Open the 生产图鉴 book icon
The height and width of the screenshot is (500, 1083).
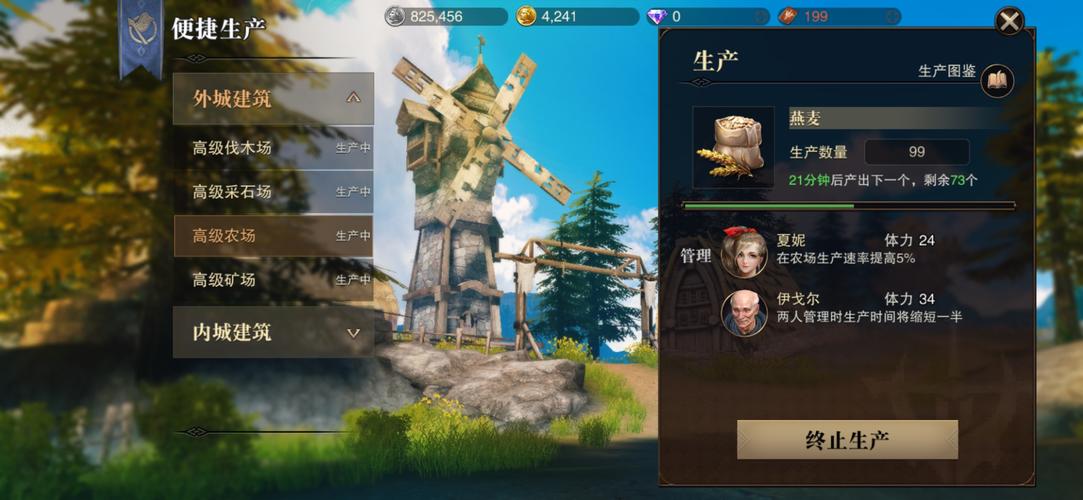coord(997,81)
